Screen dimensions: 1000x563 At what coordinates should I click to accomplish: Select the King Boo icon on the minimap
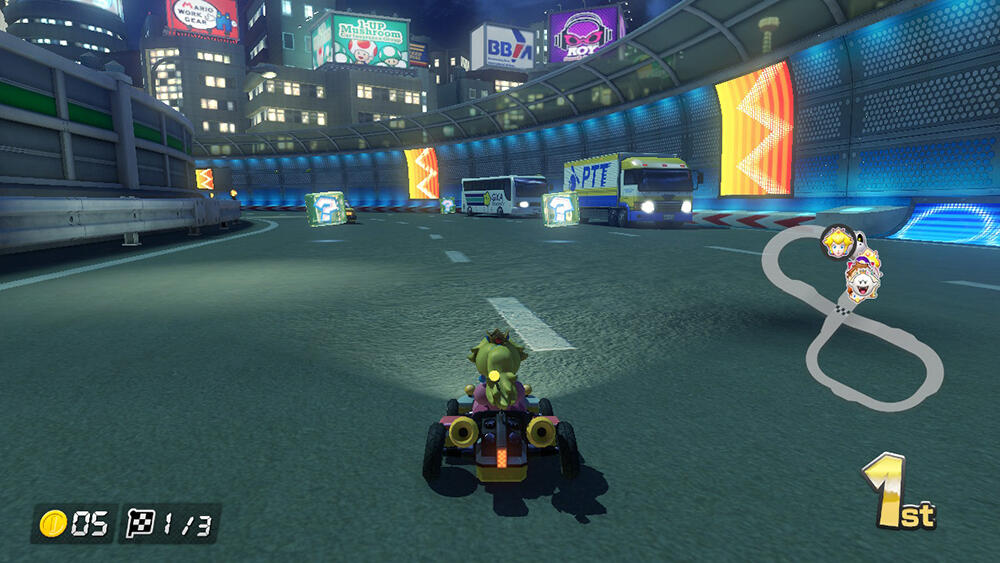[x=860, y=287]
